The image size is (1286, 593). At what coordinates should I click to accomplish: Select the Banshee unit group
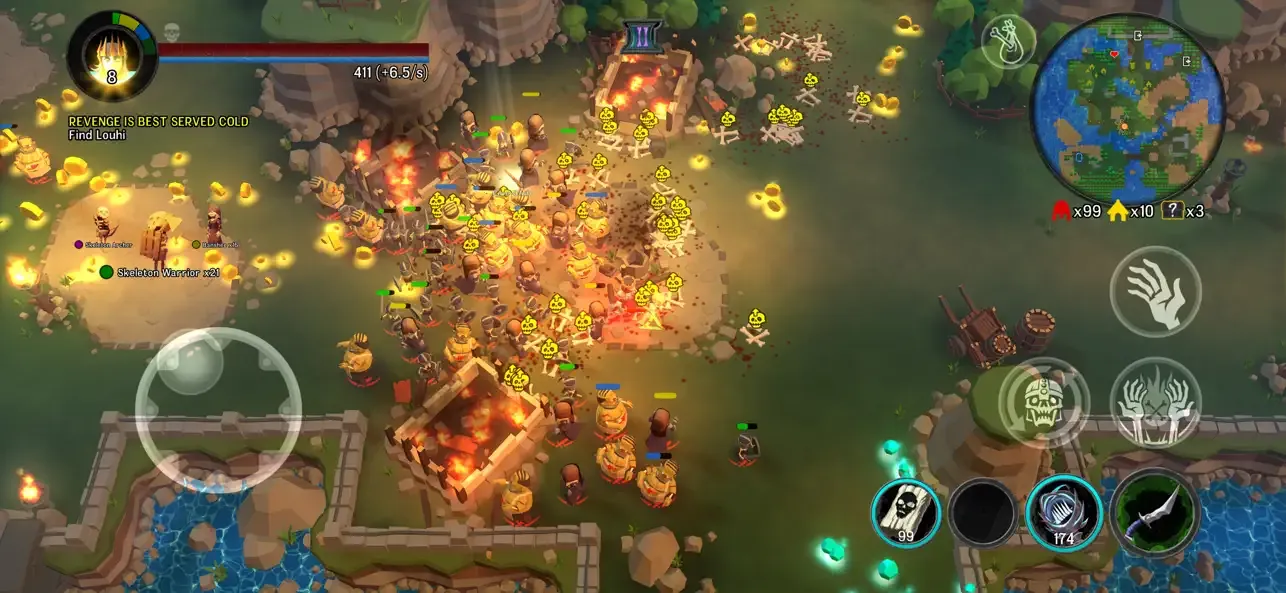[219, 244]
